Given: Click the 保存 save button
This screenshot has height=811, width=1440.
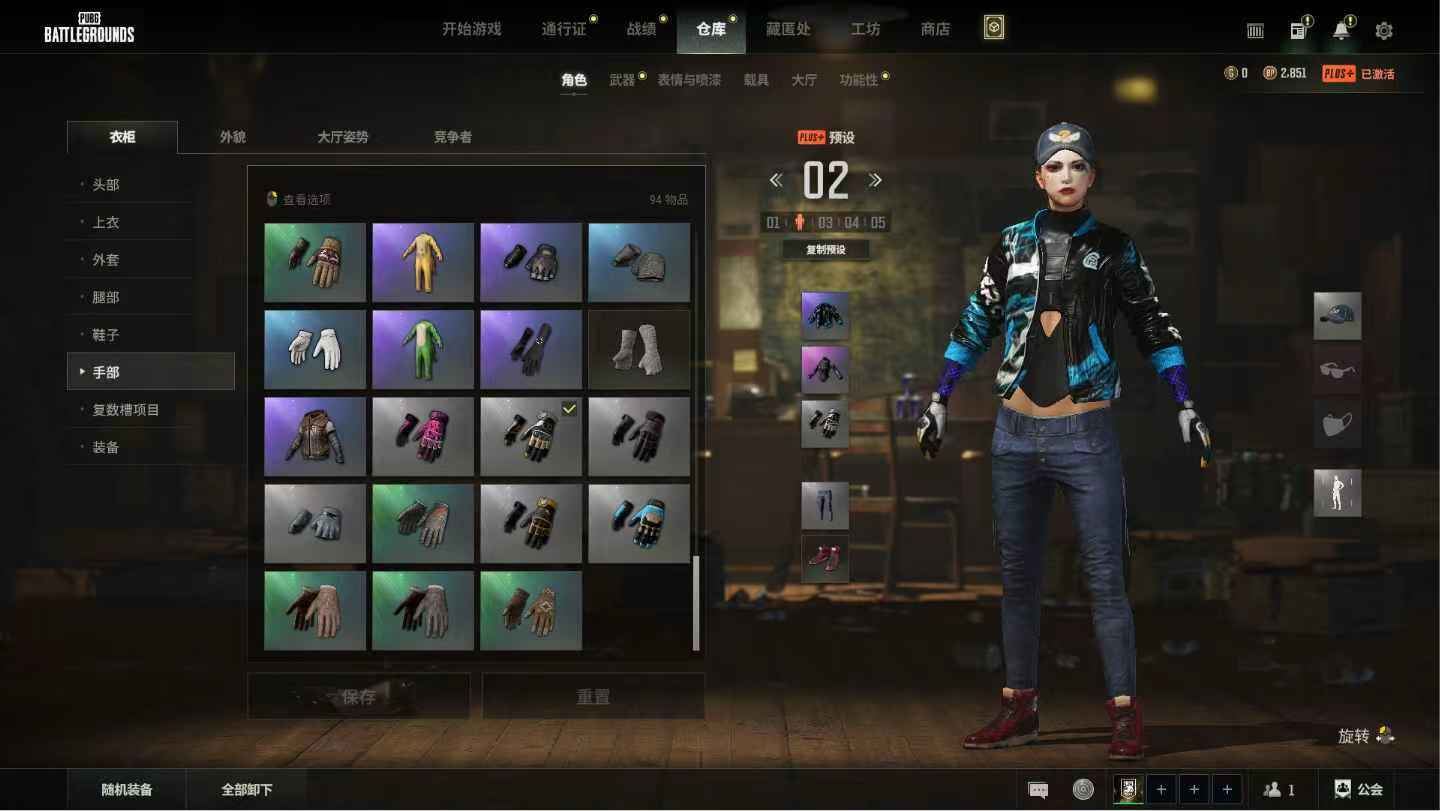Looking at the screenshot, I should point(359,696).
